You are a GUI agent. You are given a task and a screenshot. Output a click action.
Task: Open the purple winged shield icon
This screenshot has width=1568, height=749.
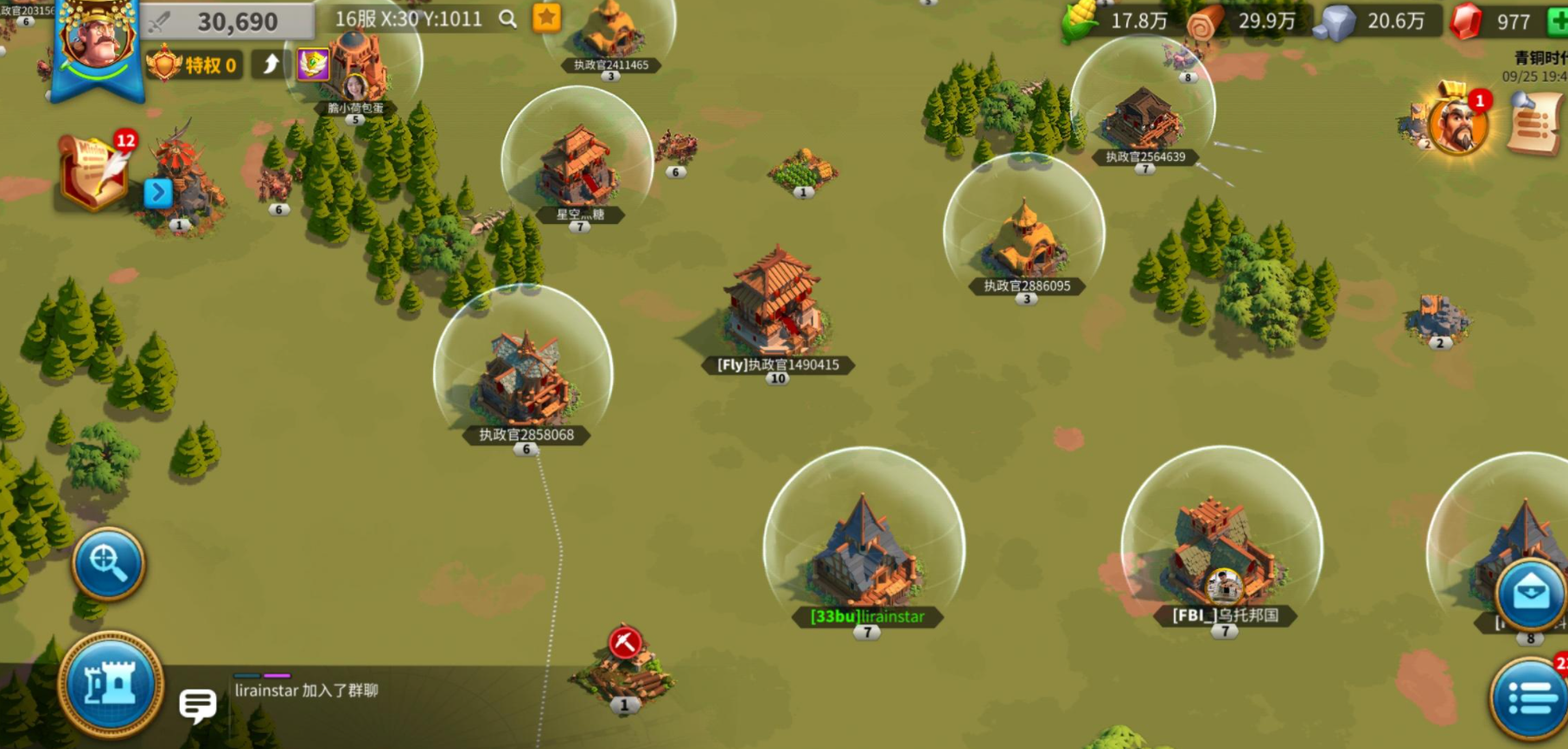(312, 64)
